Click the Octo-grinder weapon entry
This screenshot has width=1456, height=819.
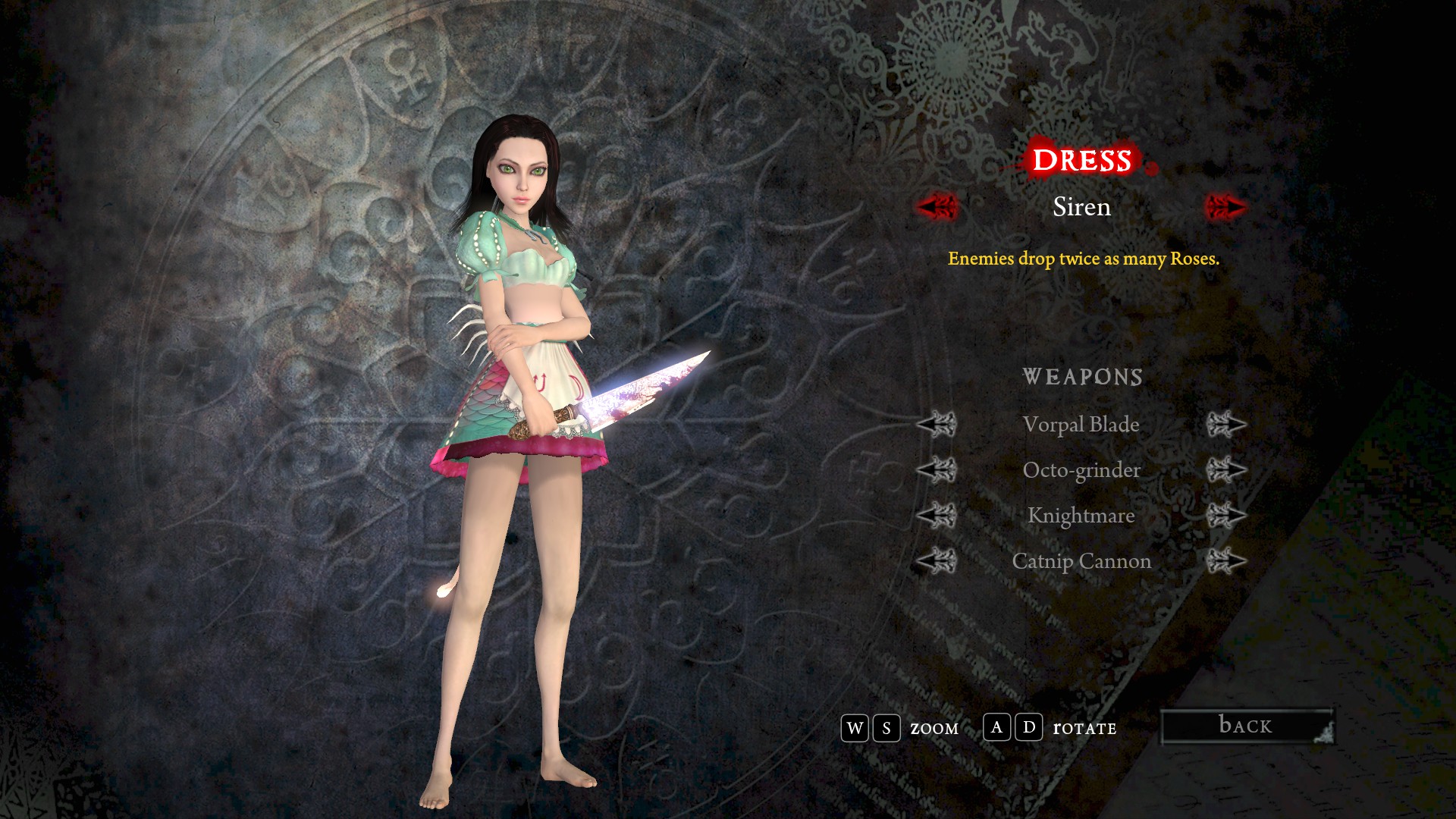(x=1081, y=470)
